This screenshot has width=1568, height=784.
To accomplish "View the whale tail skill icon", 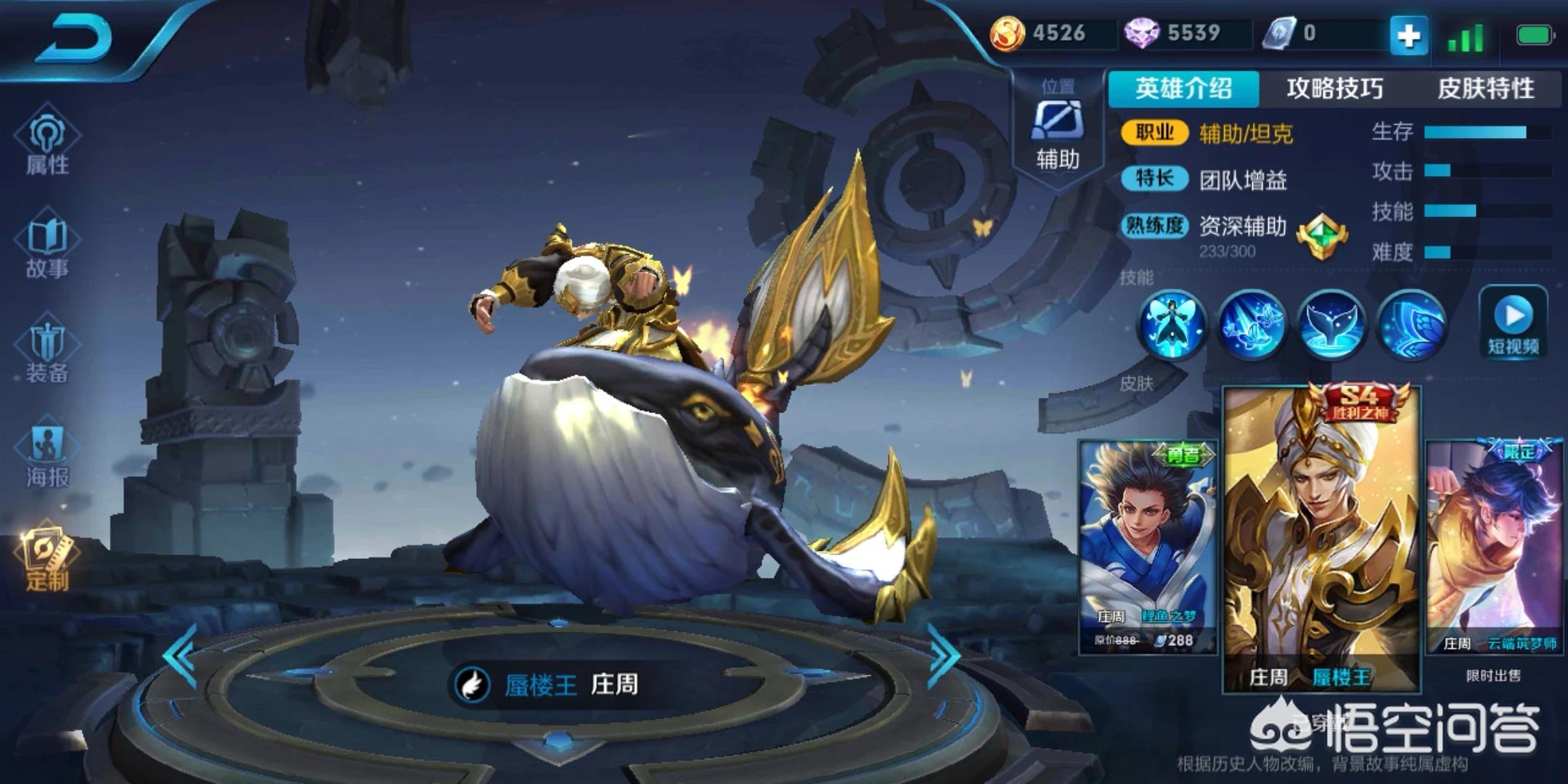I will click(x=1330, y=324).
